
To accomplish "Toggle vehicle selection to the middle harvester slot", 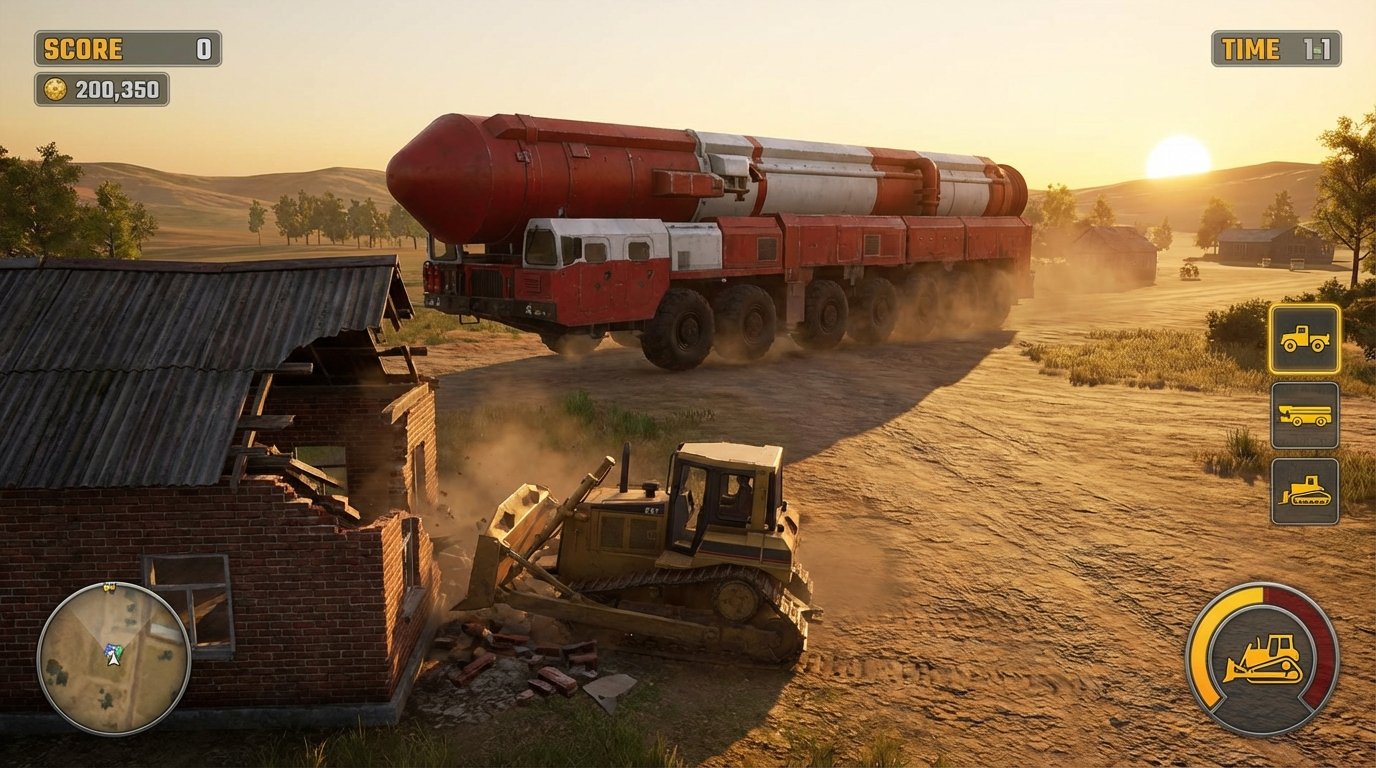I will coord(1303,417).
